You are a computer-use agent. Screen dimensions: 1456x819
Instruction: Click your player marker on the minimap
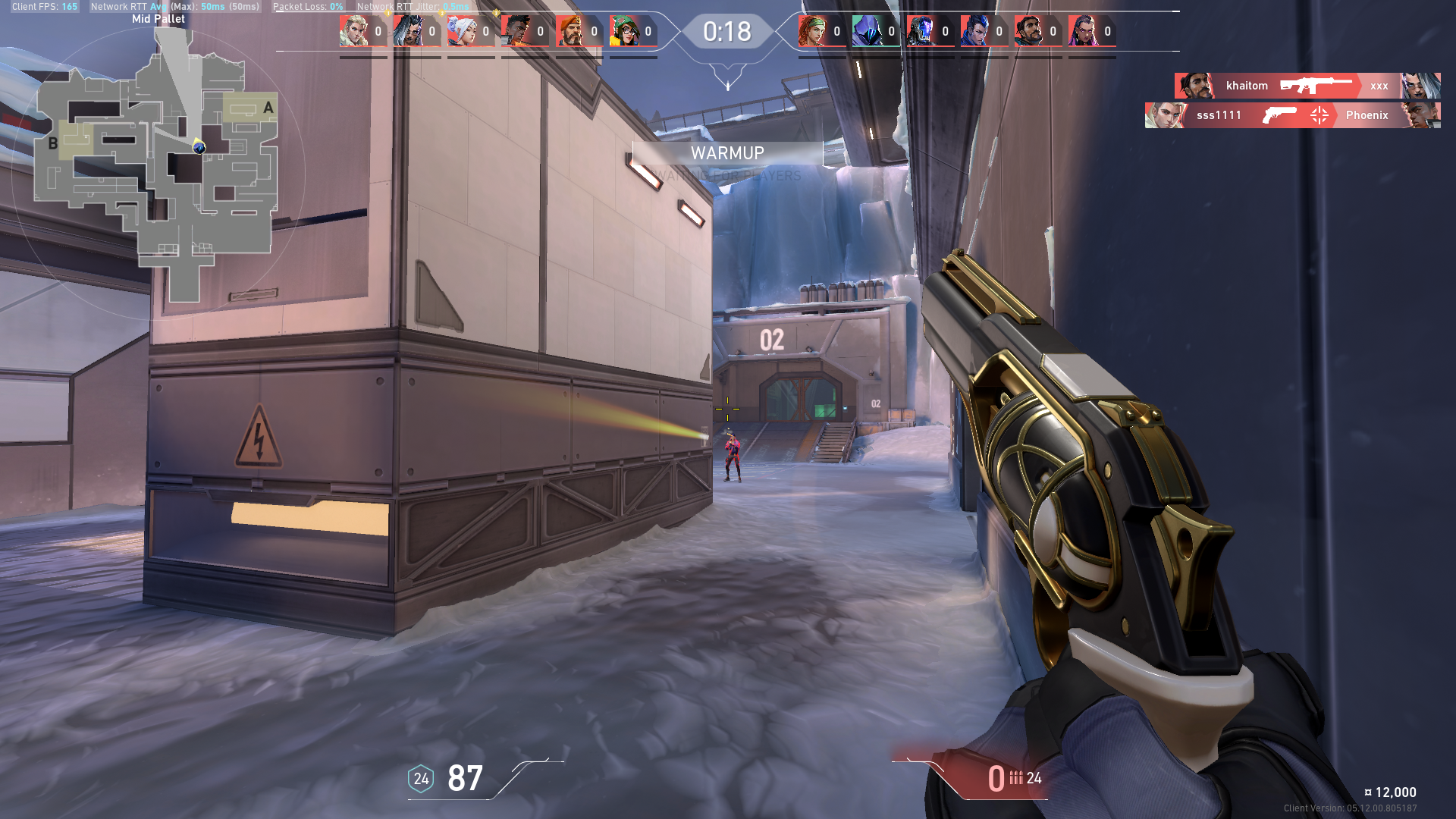click(199, 147)
